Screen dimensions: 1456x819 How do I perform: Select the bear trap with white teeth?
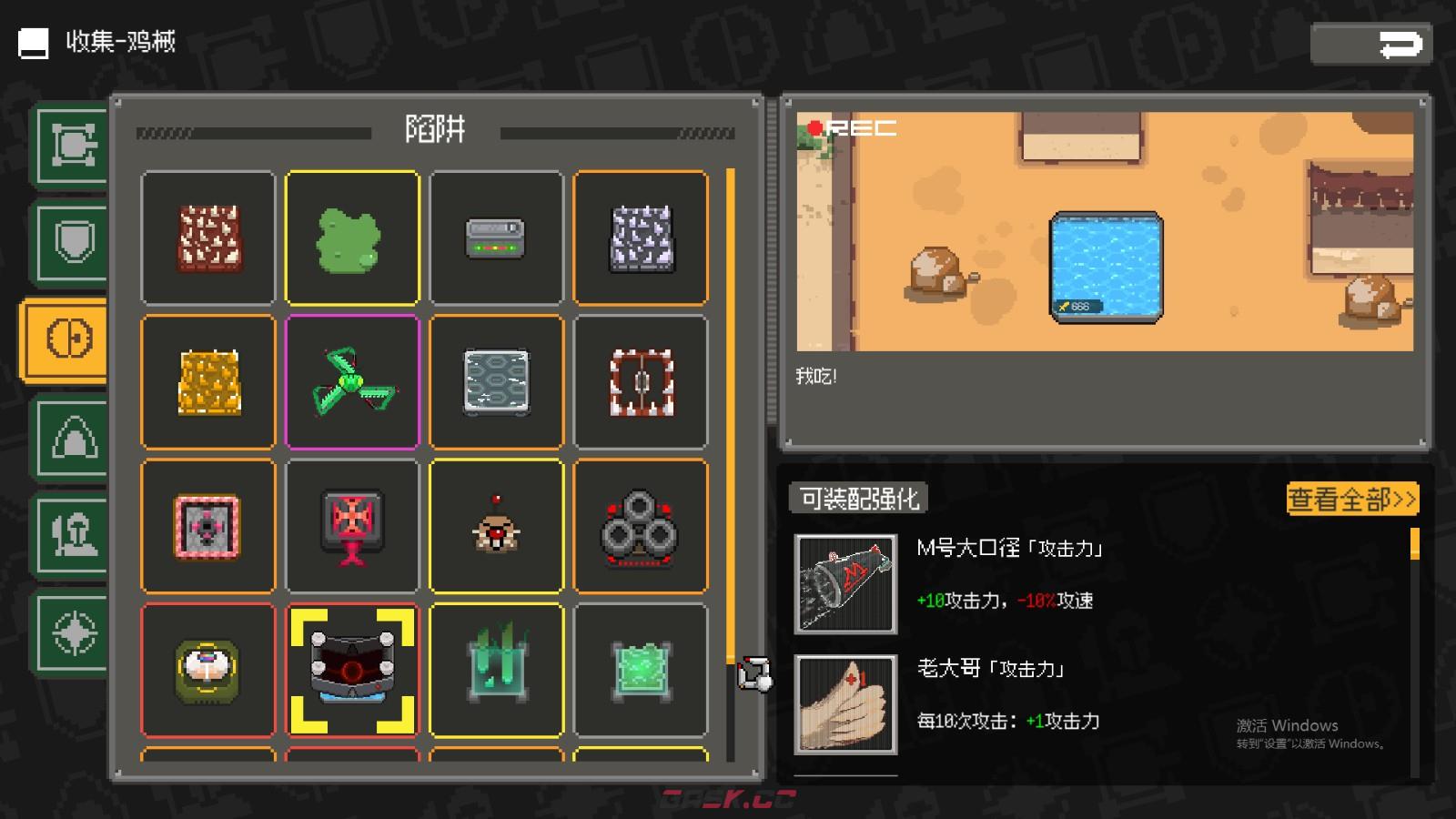tap(641, 382)
